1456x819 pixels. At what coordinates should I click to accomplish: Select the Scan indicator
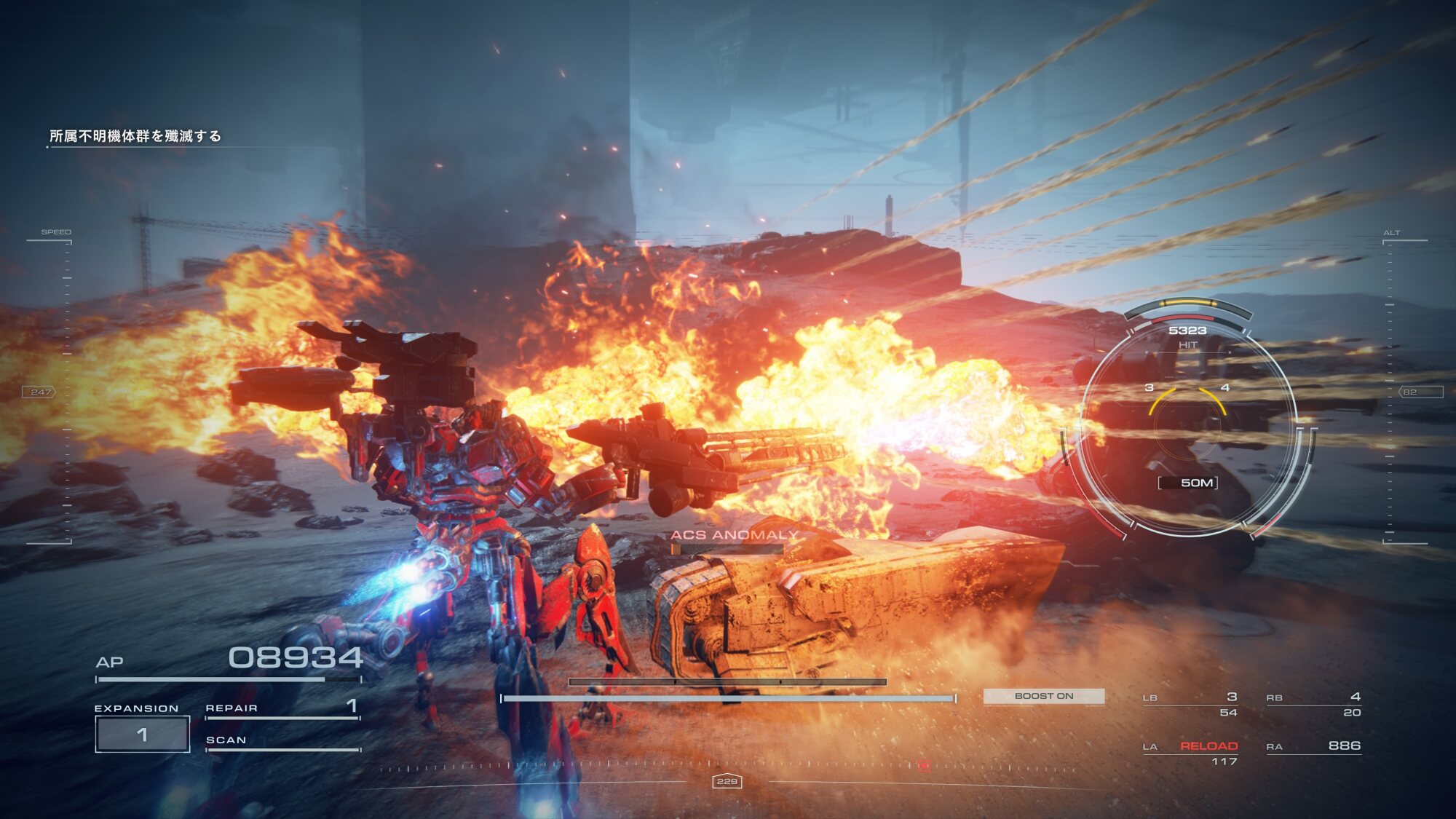pos(282,741)
